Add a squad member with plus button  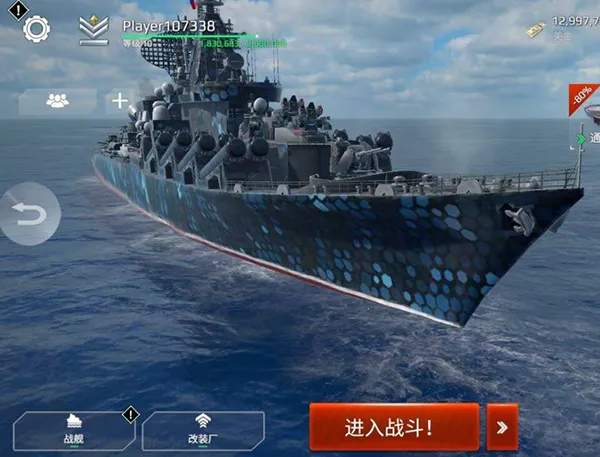[x=119, y=100]
